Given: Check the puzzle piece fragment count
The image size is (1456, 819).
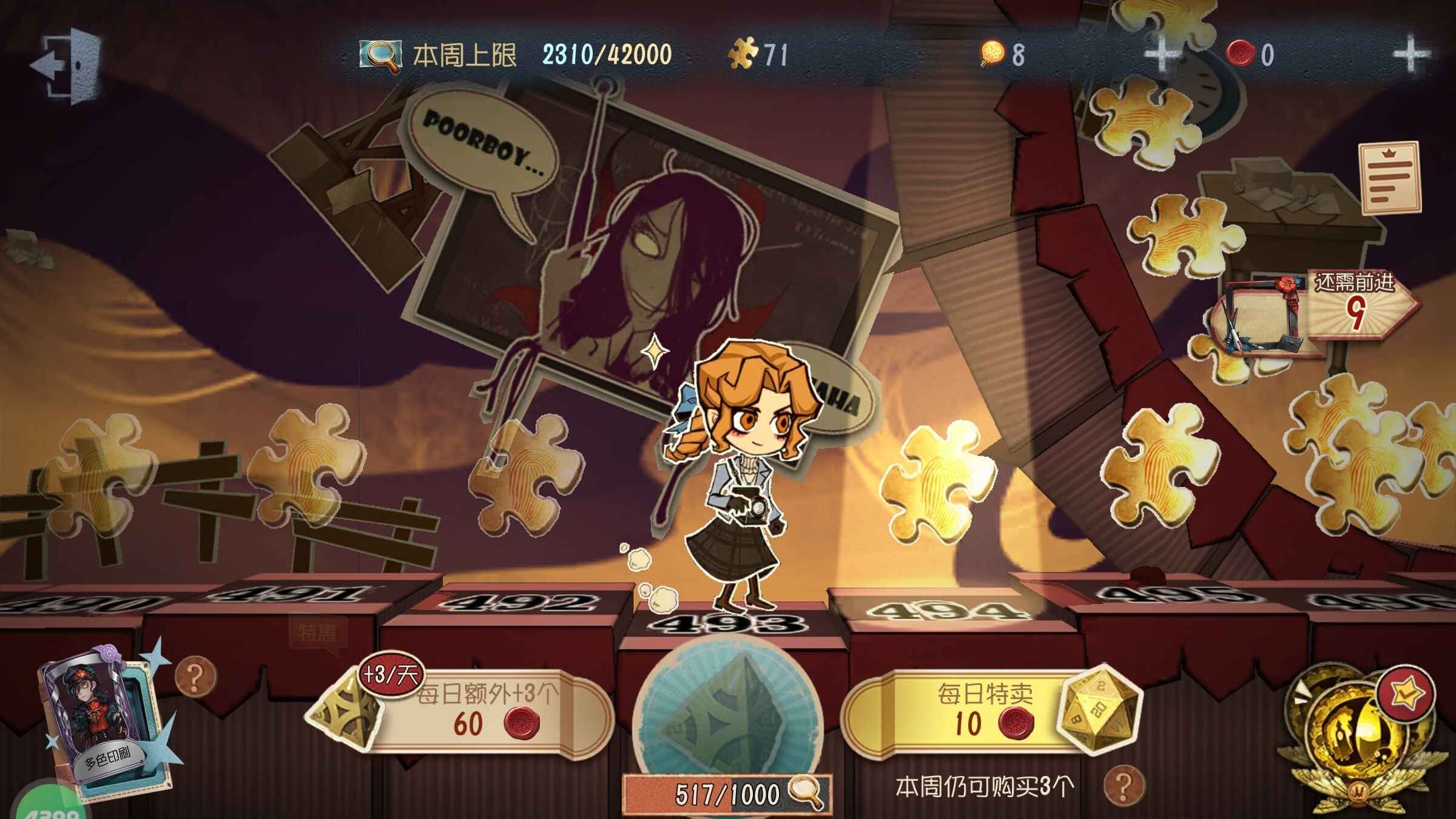Looking at the screenshot, I should [x=758, y=55].
